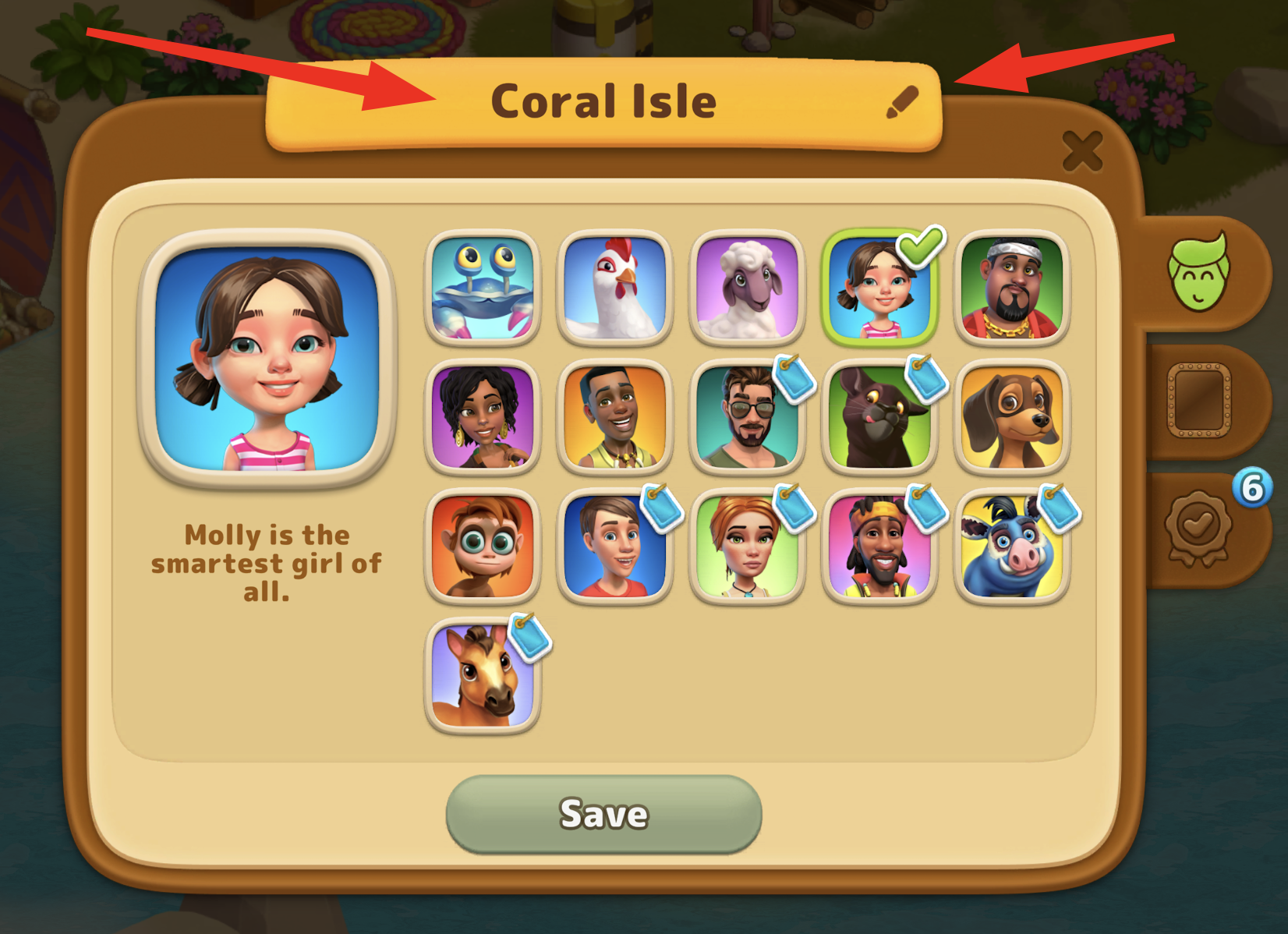Choose the brown dachshund dog avatar
The width and height of the screenshot is (1288, 934).
point(1011,417)
